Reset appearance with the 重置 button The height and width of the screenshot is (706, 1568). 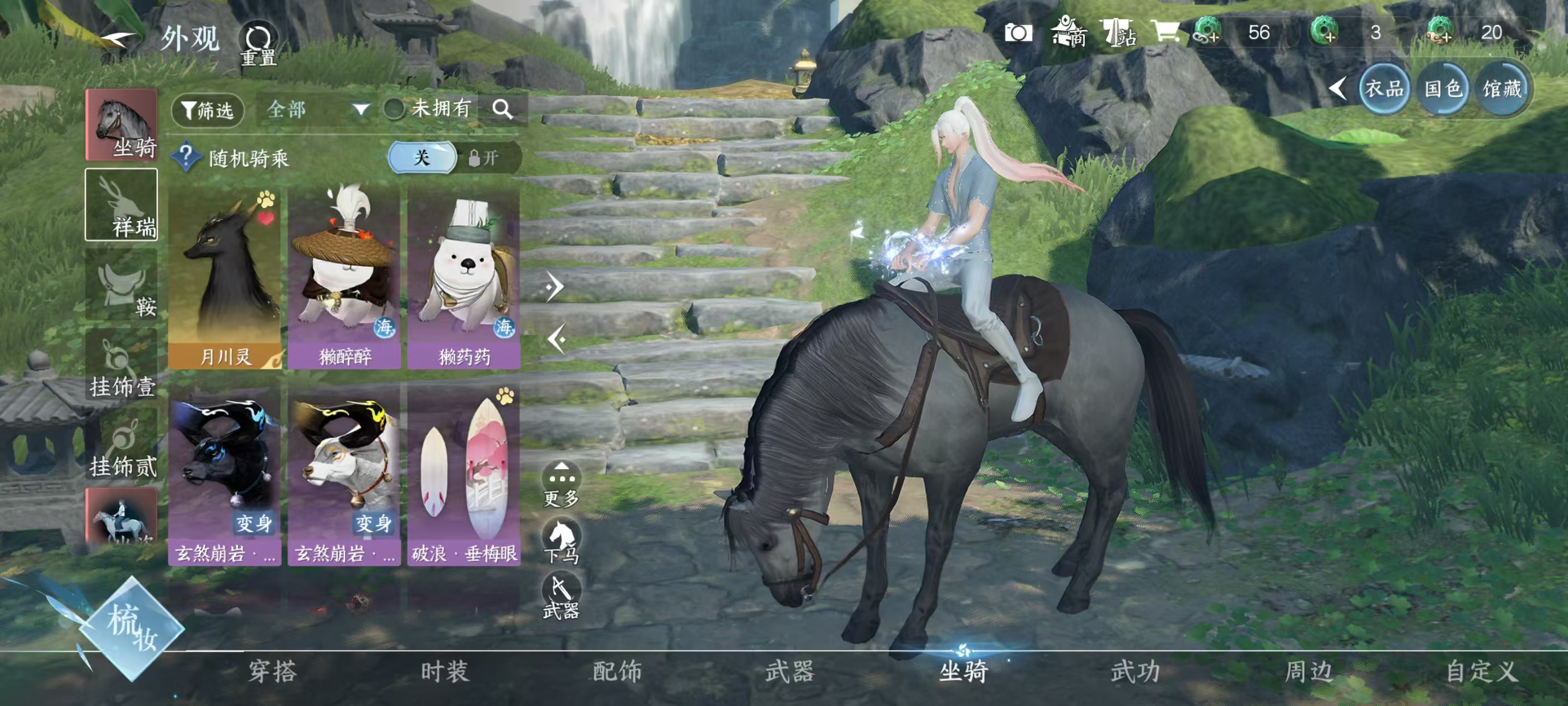(258, 44)
